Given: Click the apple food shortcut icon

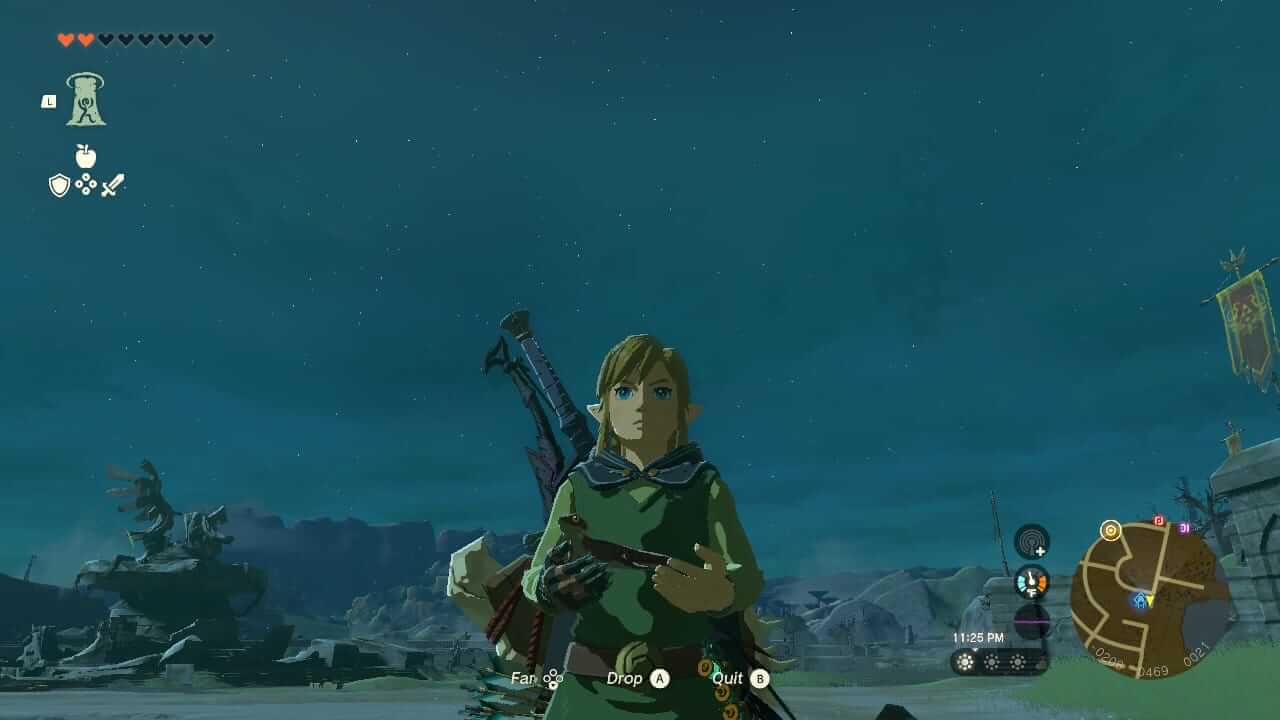Looking at the screenshot, I should pos(87,155).
